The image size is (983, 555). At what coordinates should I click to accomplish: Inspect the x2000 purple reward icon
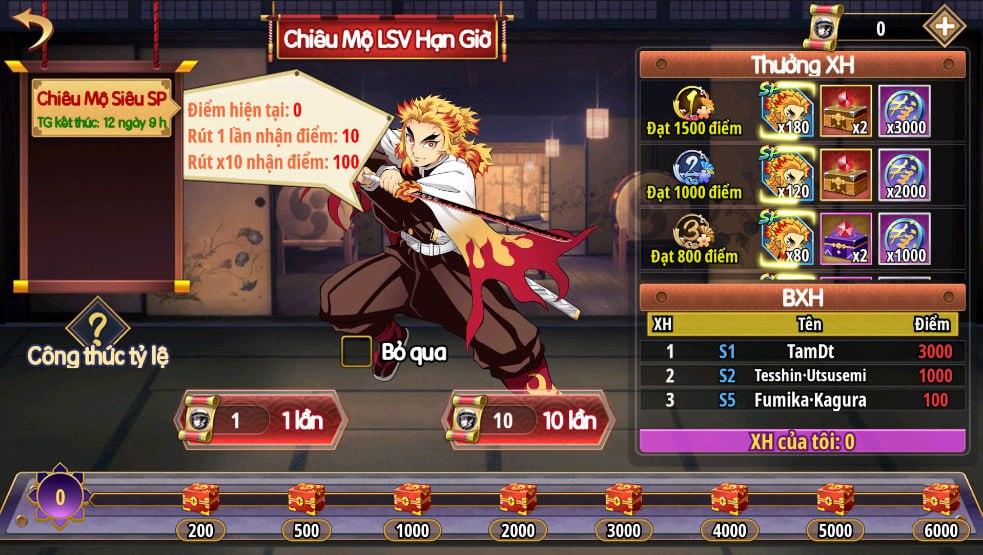[904, 174]
